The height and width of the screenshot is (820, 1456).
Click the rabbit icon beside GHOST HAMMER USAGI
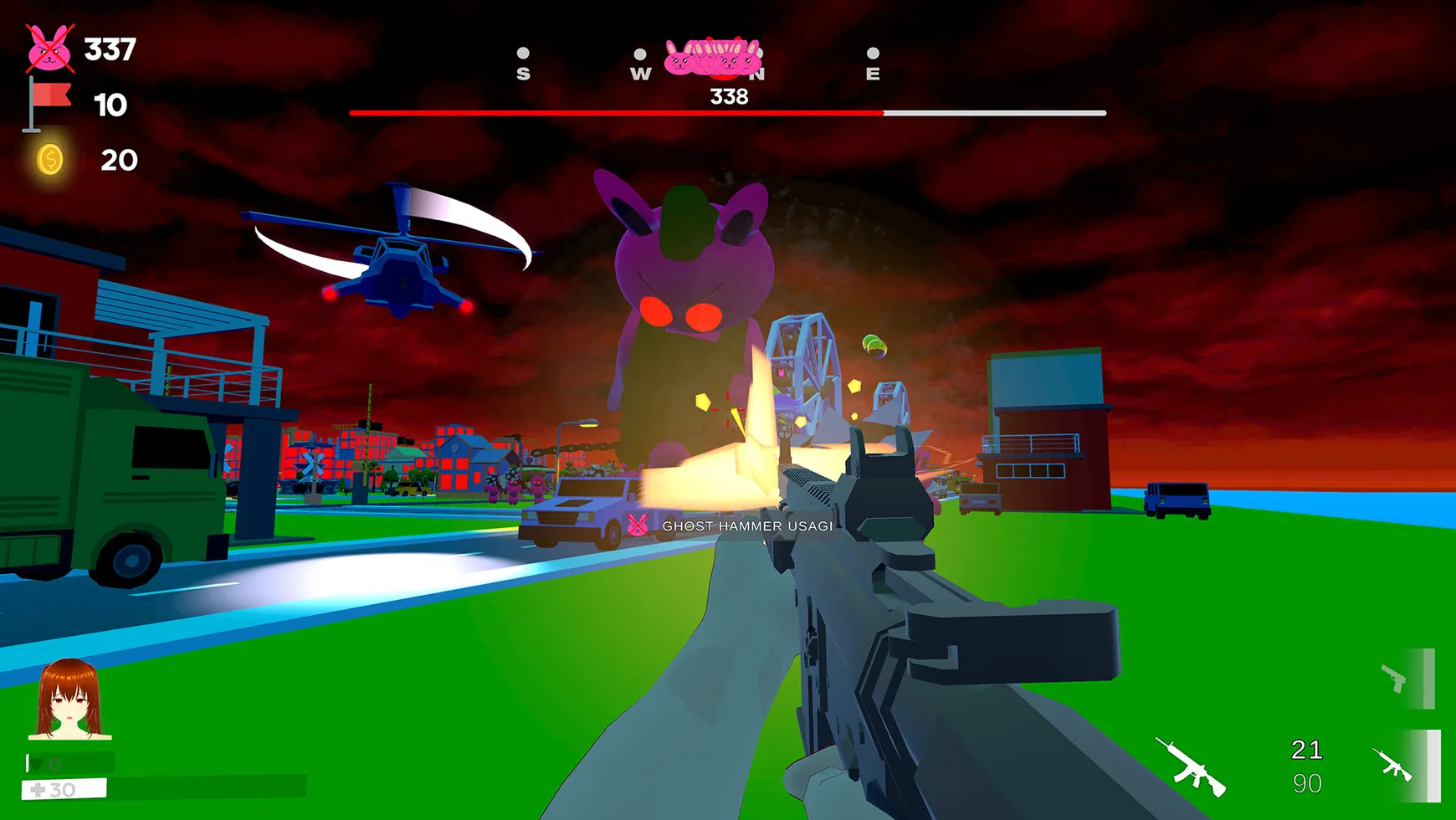tap(639, 527)
